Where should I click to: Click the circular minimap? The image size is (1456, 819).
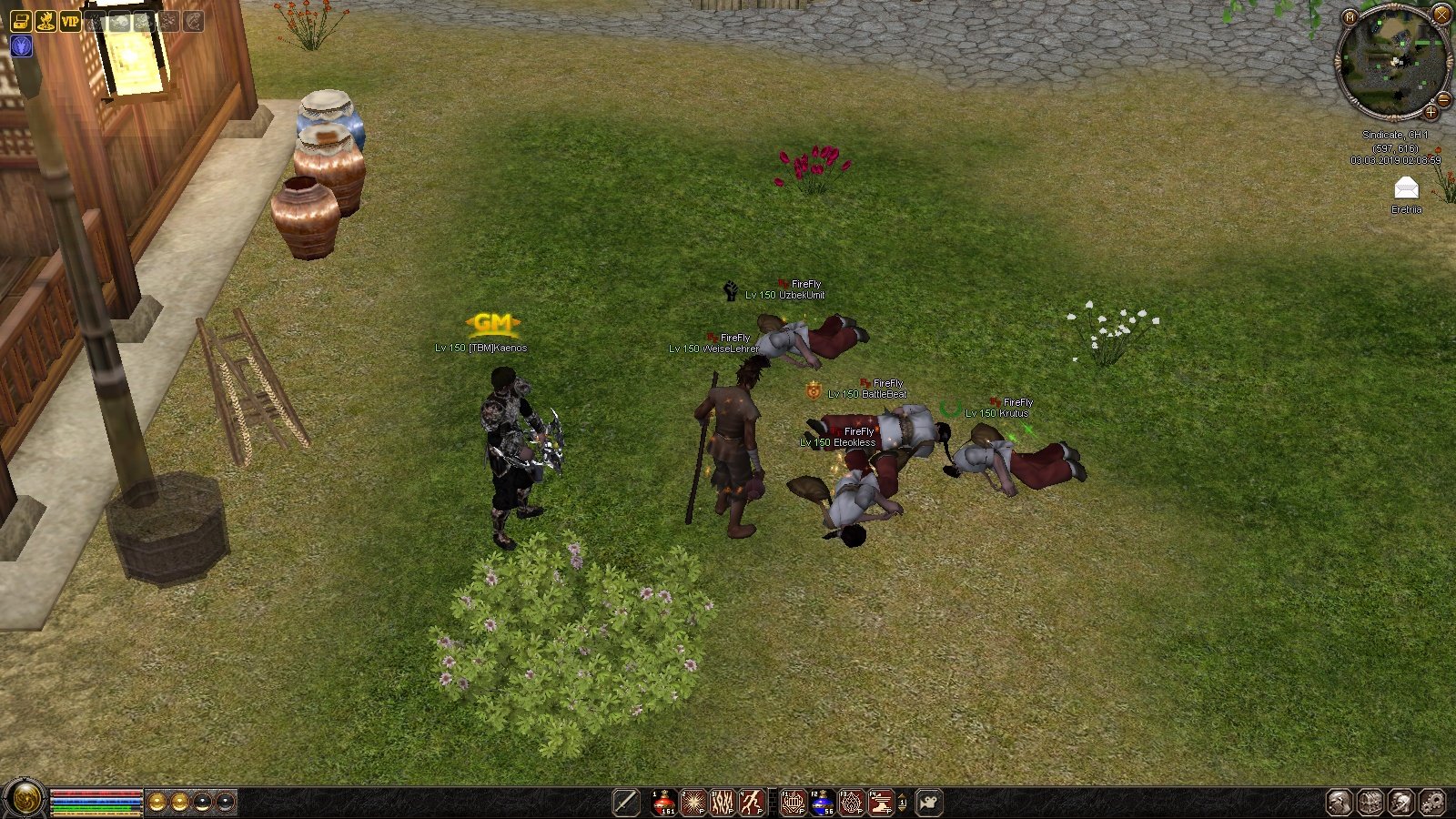coord(1393,62)
